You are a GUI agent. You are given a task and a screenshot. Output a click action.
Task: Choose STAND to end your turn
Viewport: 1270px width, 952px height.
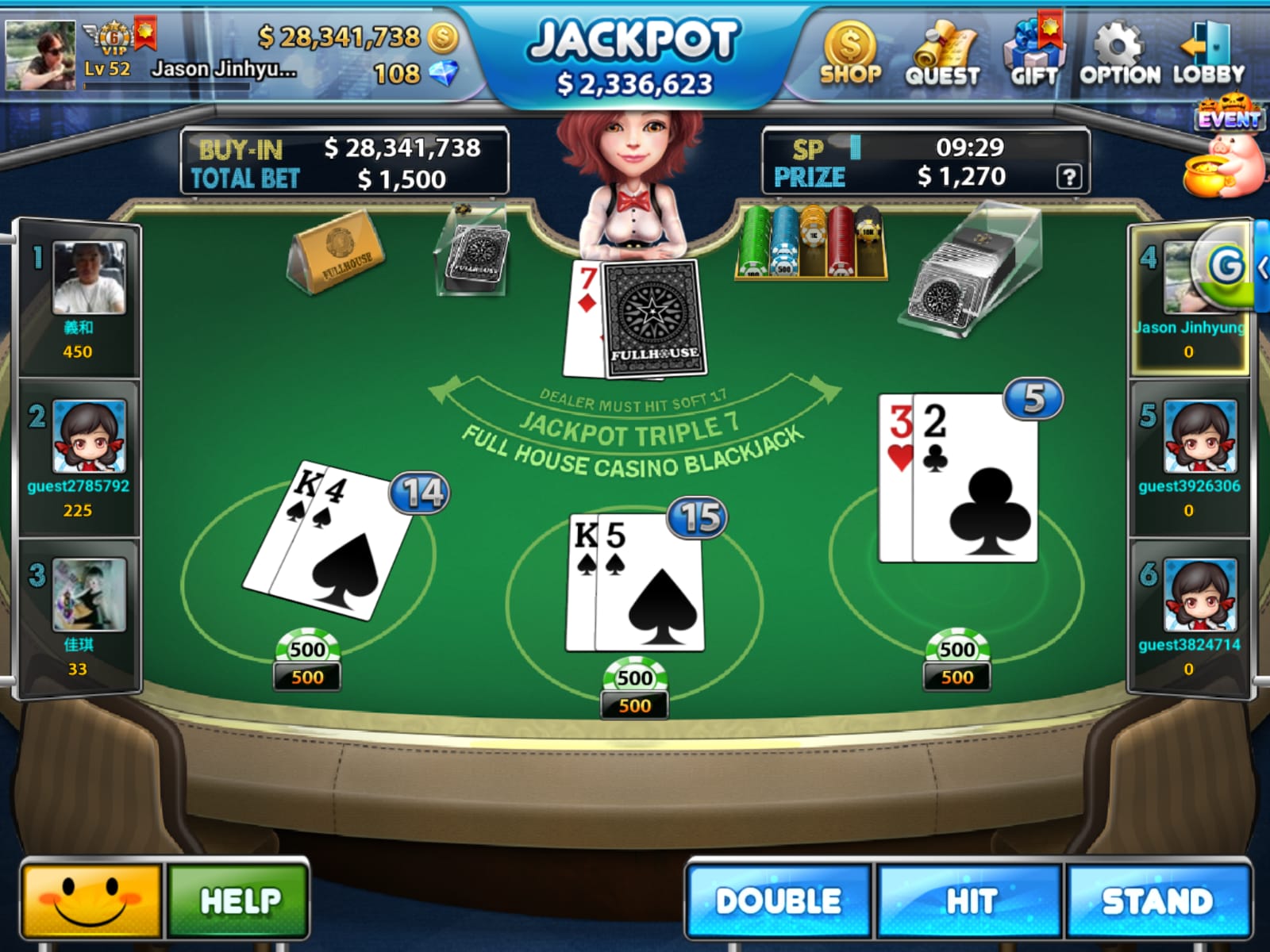(x=1158, y=901)
